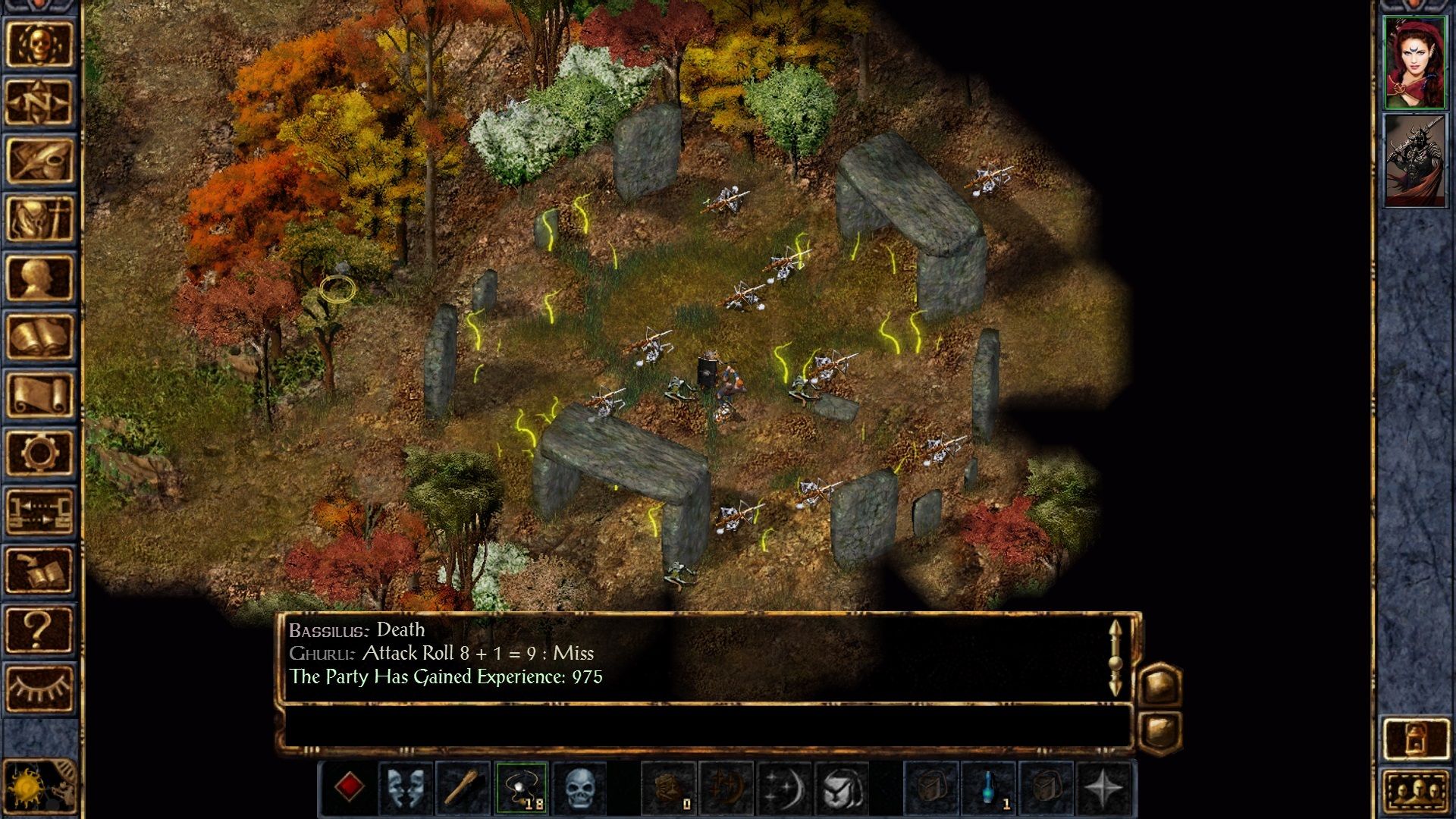The image size is (1456, 819).
Task: Use the blue potion quick item
Action: (x=989, y=788)
